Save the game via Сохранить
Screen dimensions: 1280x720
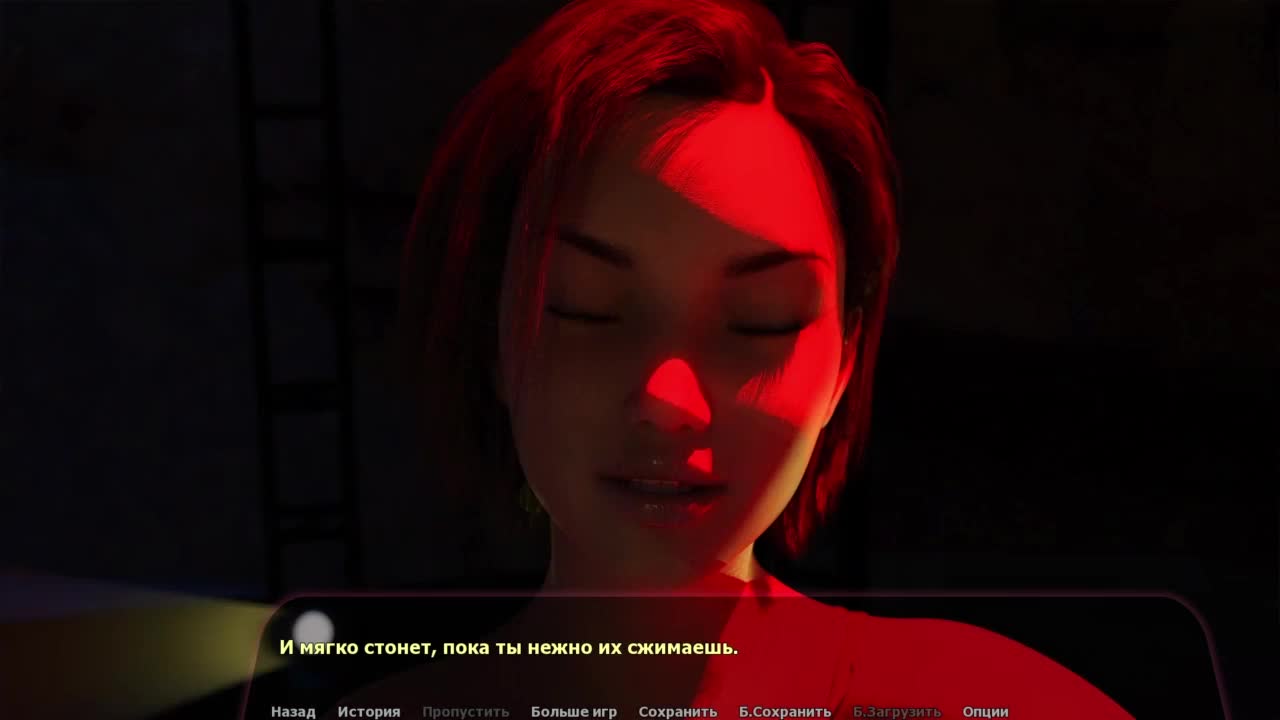pos(677,712)
